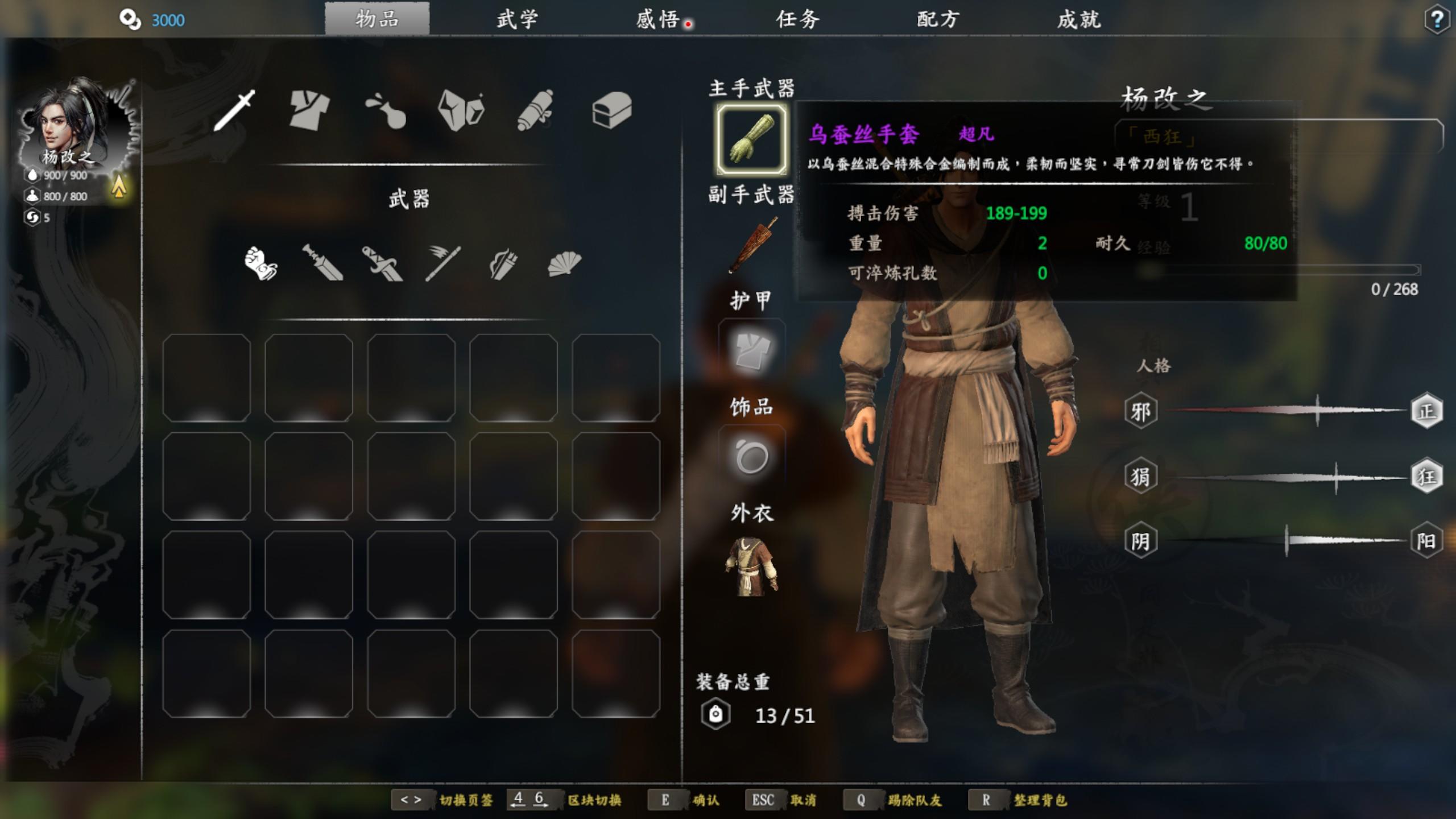Select the equipped 乌蚕丝手套 main-hand slot
The height and width of the screenshot is (819, 1456).
click(x=751, y=139)
